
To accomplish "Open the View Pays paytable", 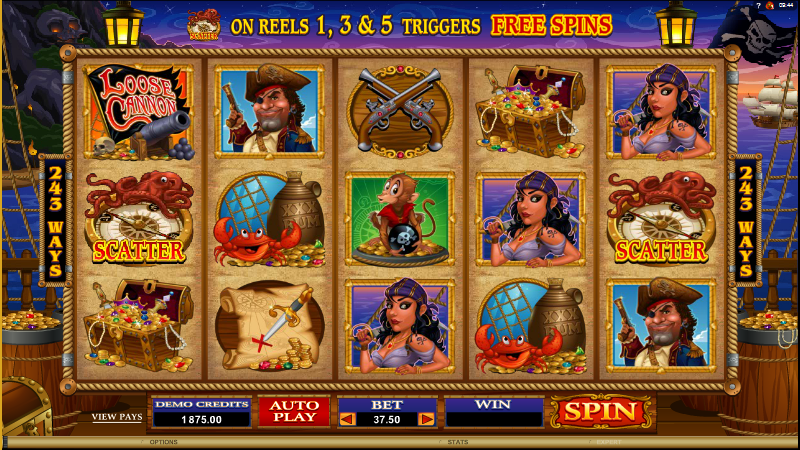I will 116,416.
